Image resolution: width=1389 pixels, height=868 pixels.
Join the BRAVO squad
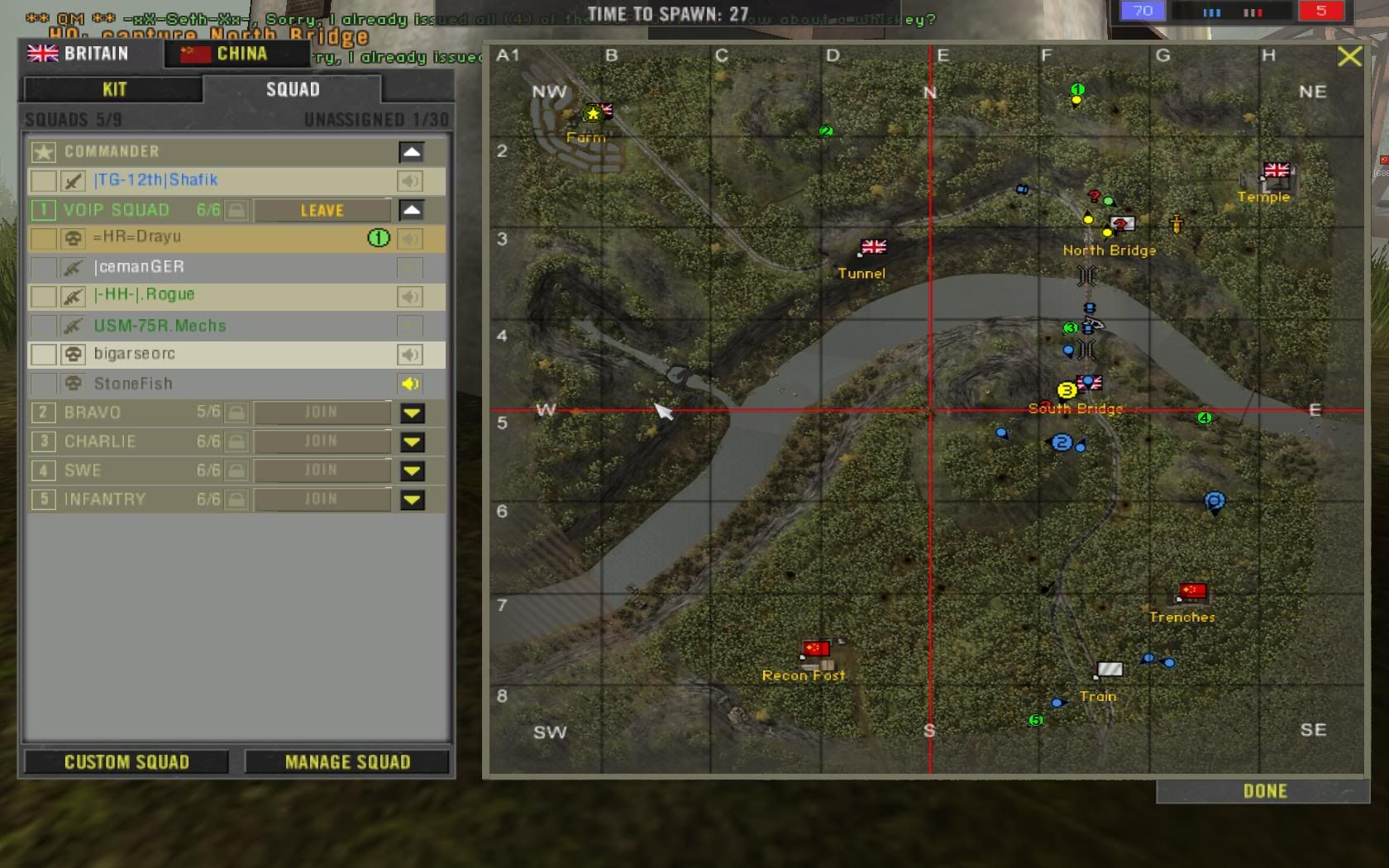321,412
